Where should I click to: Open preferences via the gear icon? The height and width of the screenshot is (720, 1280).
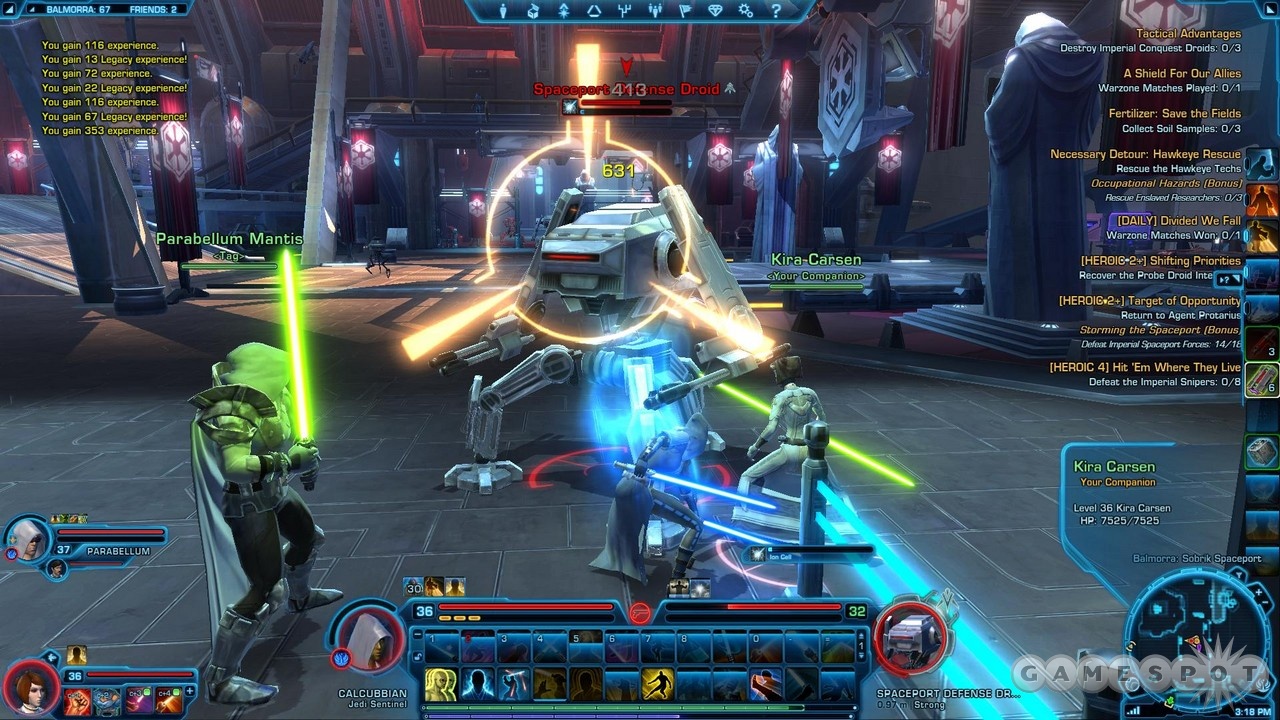[x=746, y=12]
